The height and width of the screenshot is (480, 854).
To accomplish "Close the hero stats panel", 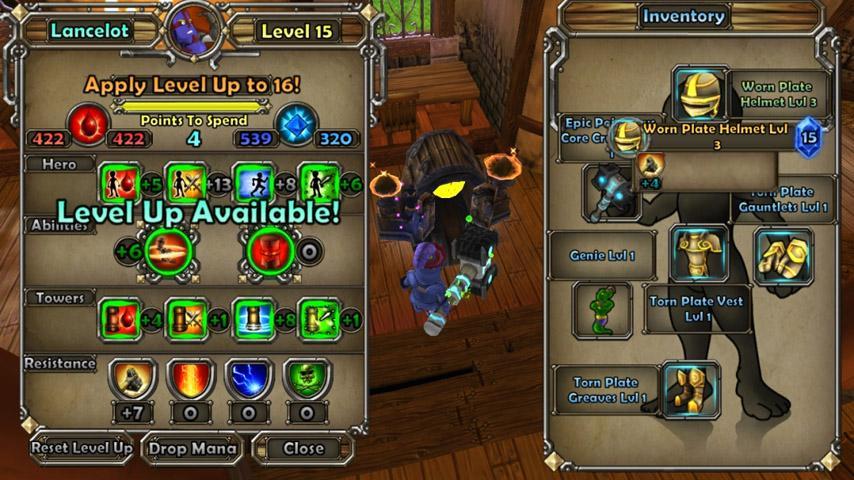I will point(302,447).
